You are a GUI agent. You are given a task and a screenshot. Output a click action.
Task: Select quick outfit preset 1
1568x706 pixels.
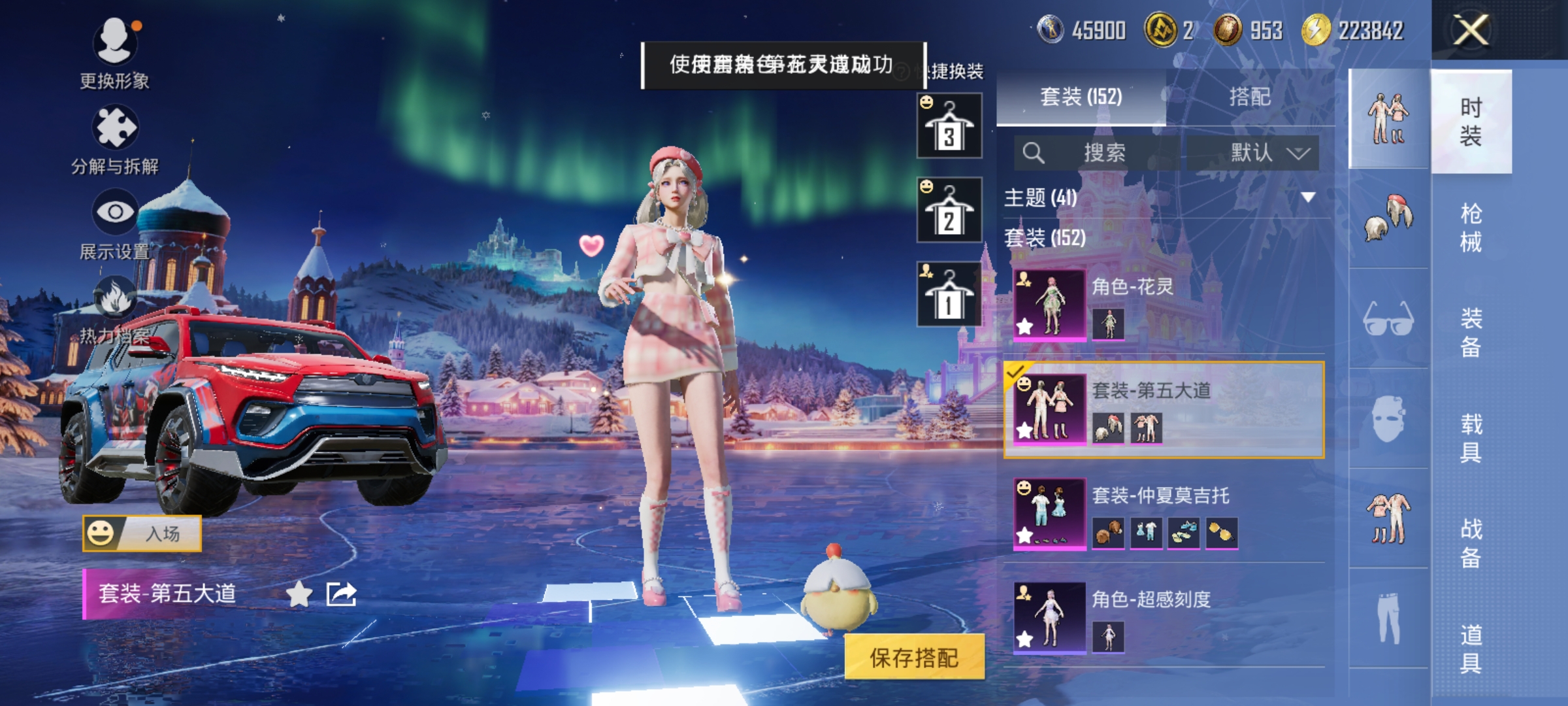[x=949, y=294]
